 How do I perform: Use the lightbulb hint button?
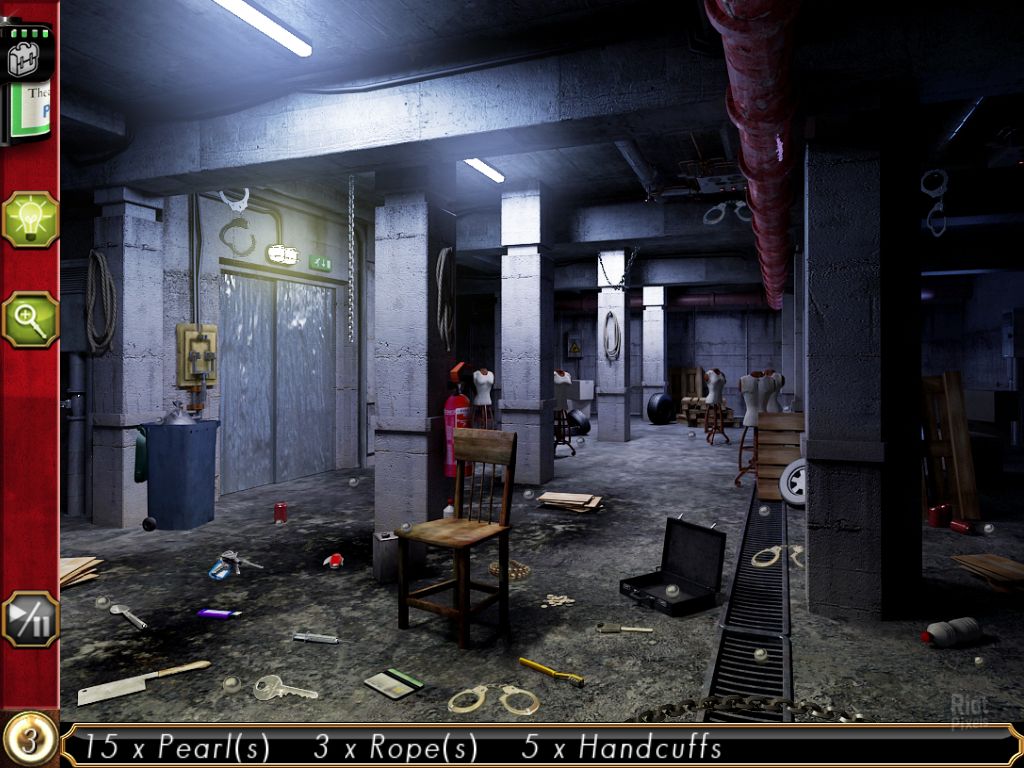(30, 219)
